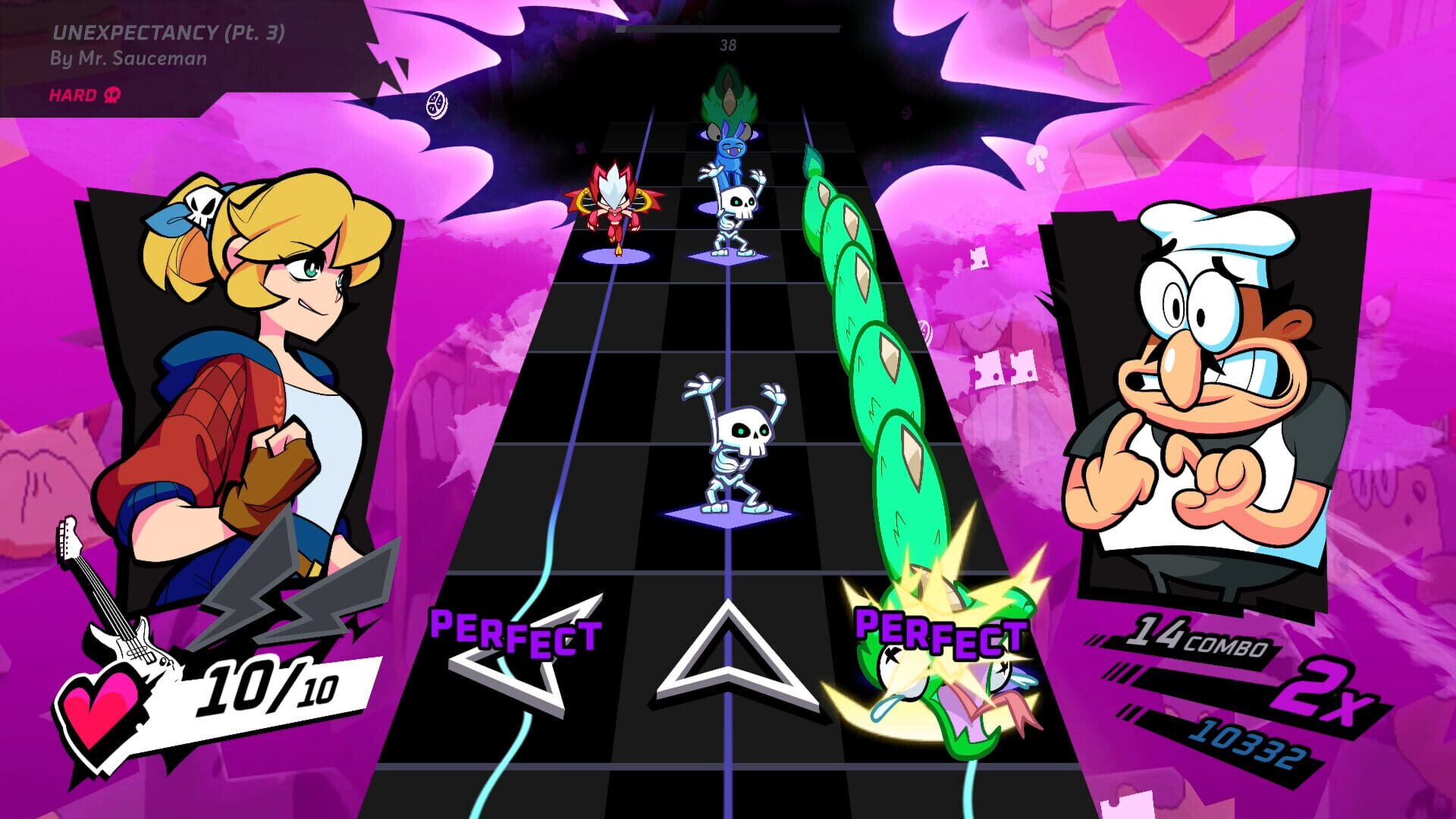Click the song progress bar showing 38
This screenshot has width=1456, height=819.
click(730, 30)
